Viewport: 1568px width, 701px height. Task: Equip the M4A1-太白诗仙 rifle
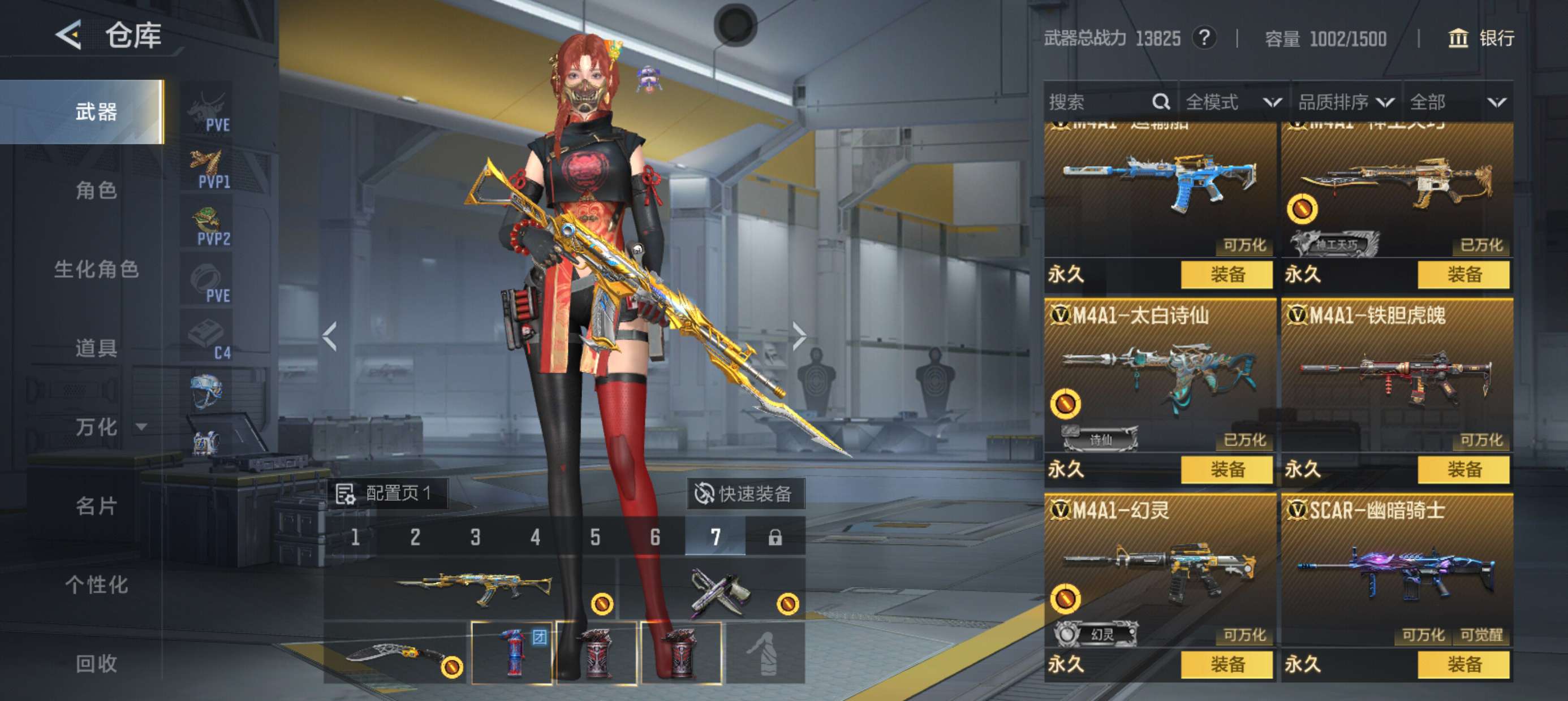pos(1226,469)
